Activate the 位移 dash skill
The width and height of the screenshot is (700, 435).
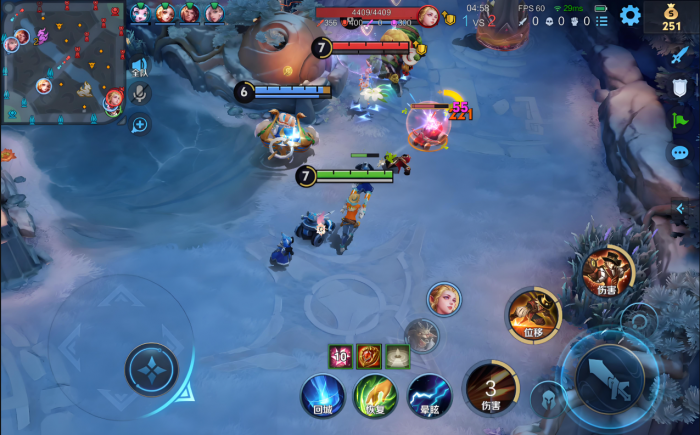(533, 315)
